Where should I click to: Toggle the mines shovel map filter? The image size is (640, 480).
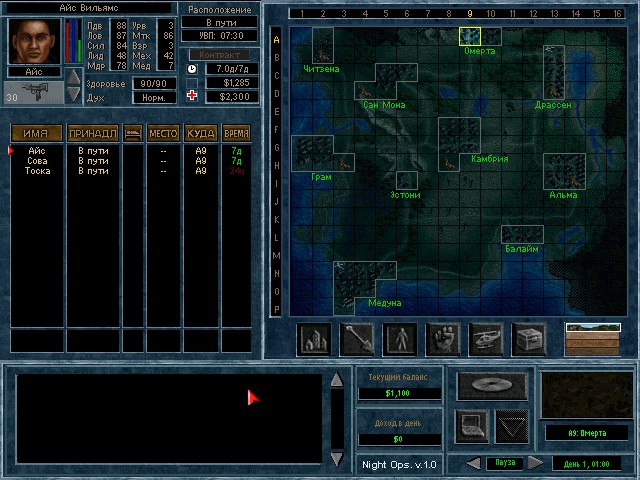[357, 340]
